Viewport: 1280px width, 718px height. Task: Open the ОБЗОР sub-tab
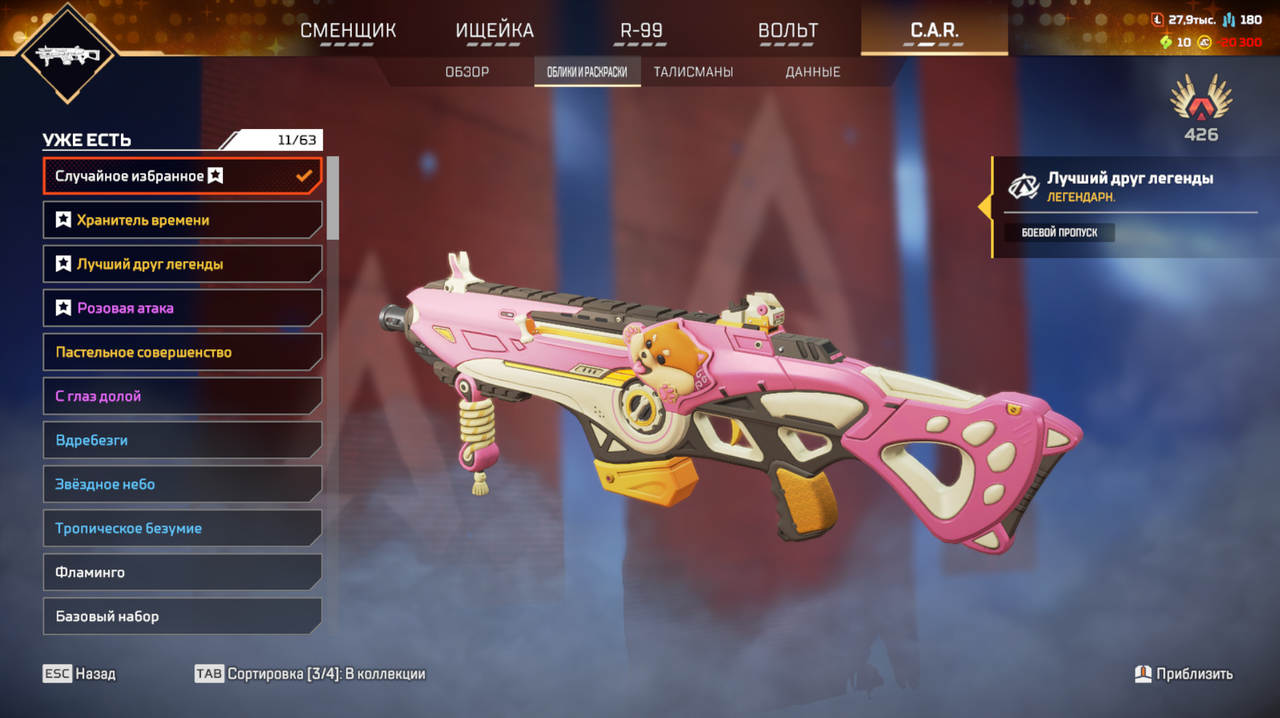(x=467, y=72)
